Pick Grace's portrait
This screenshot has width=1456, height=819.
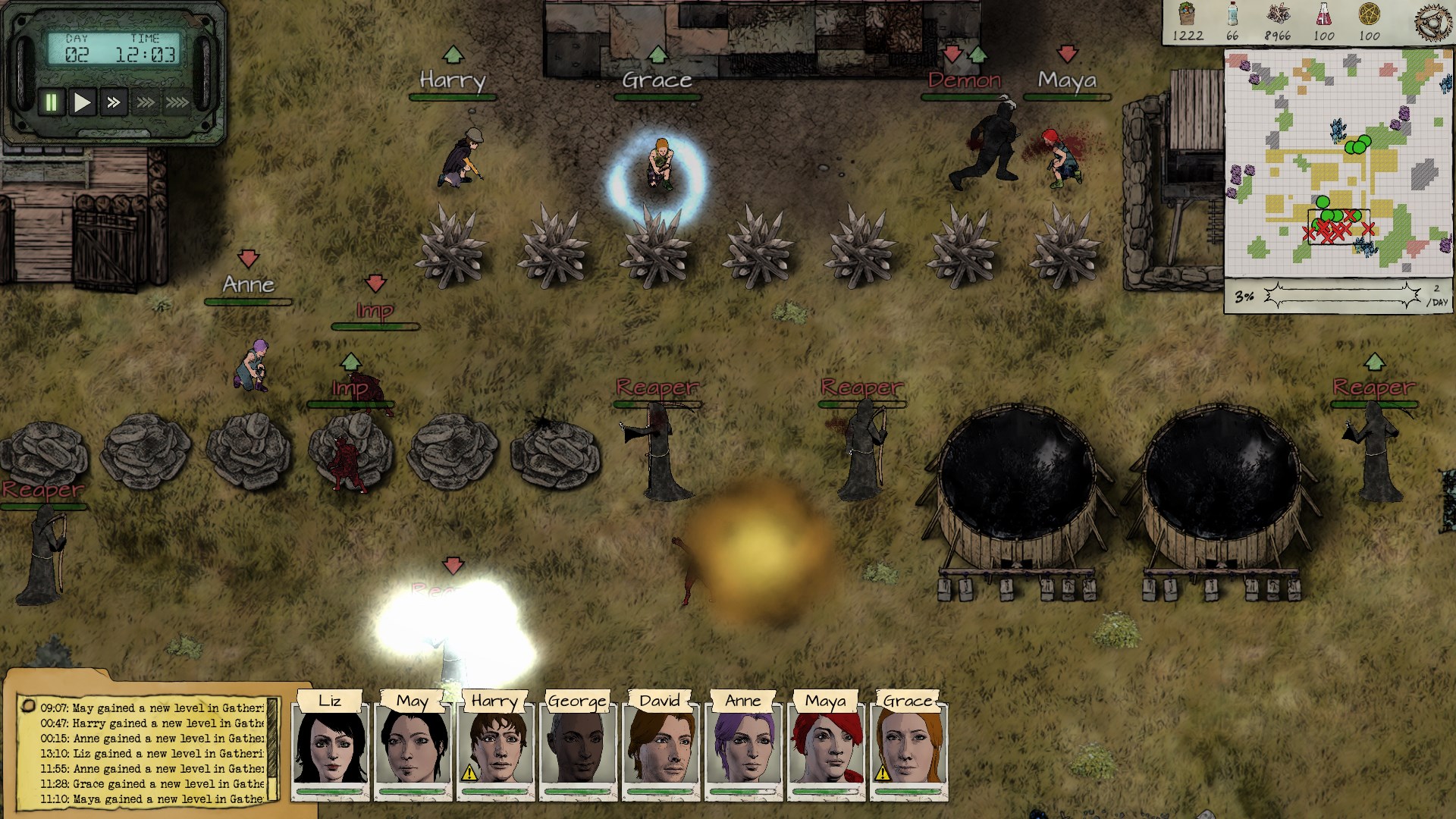tap(908, 748)
